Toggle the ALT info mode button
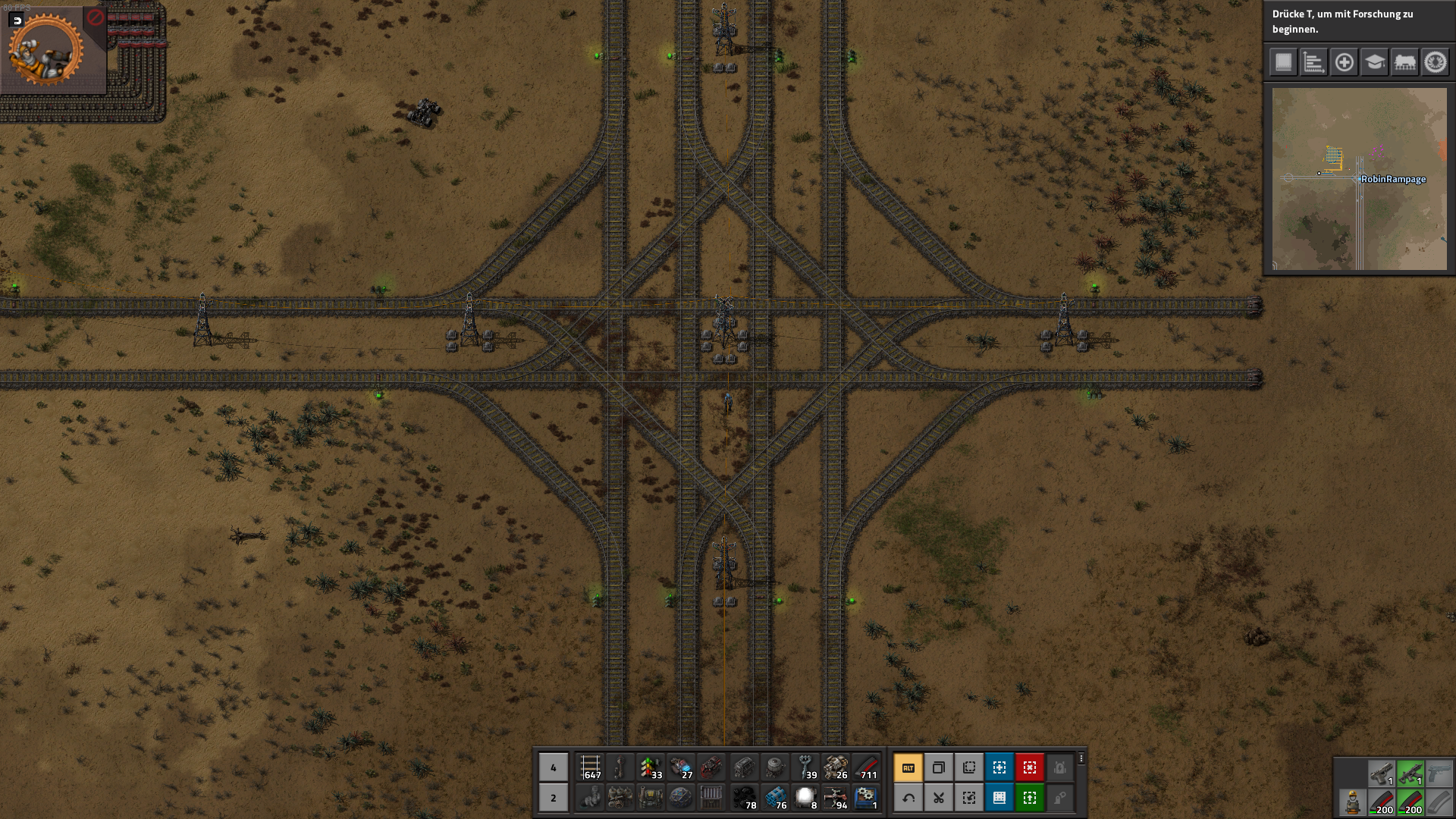Screen dimensions: 1456x819 [x=908, y=767]
